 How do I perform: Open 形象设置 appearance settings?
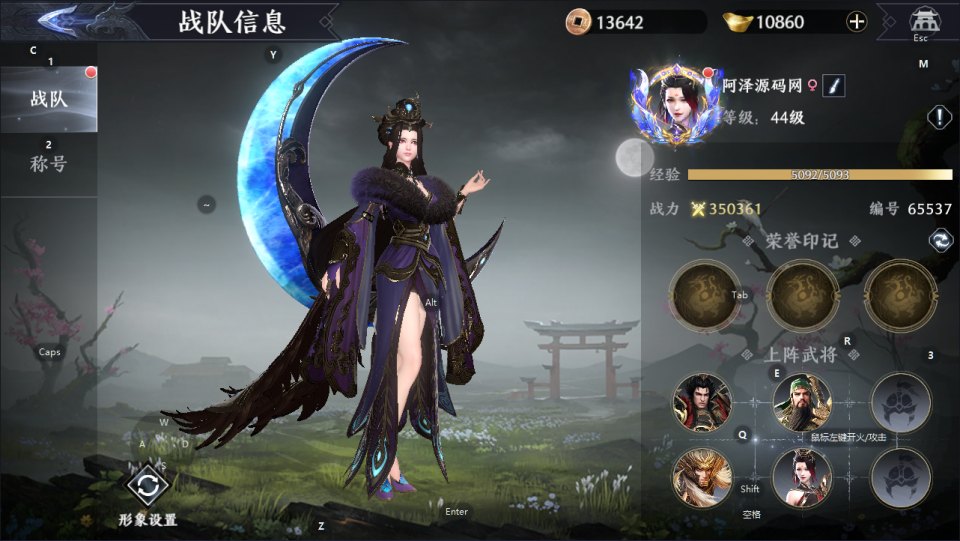pyautogui.click(x=147, y=487)
